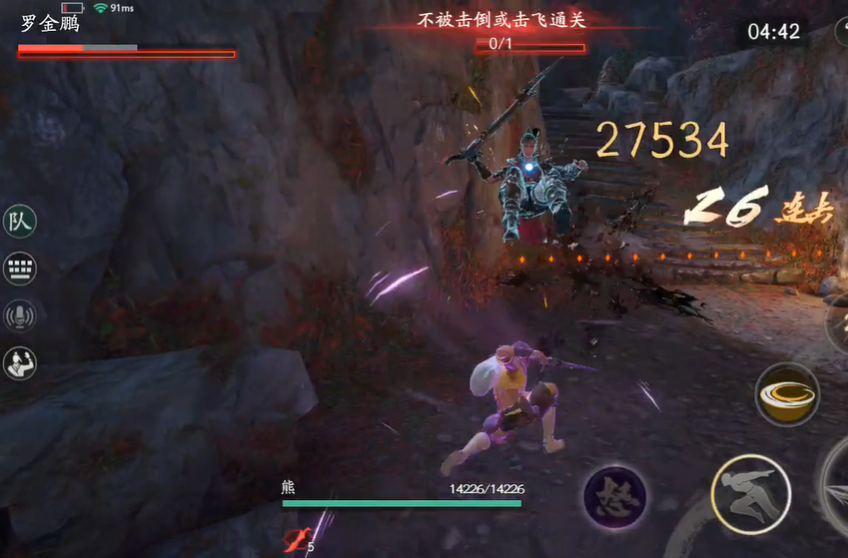Open the character emote icon
The image size is (848, 558).
[x=19, y=363]
